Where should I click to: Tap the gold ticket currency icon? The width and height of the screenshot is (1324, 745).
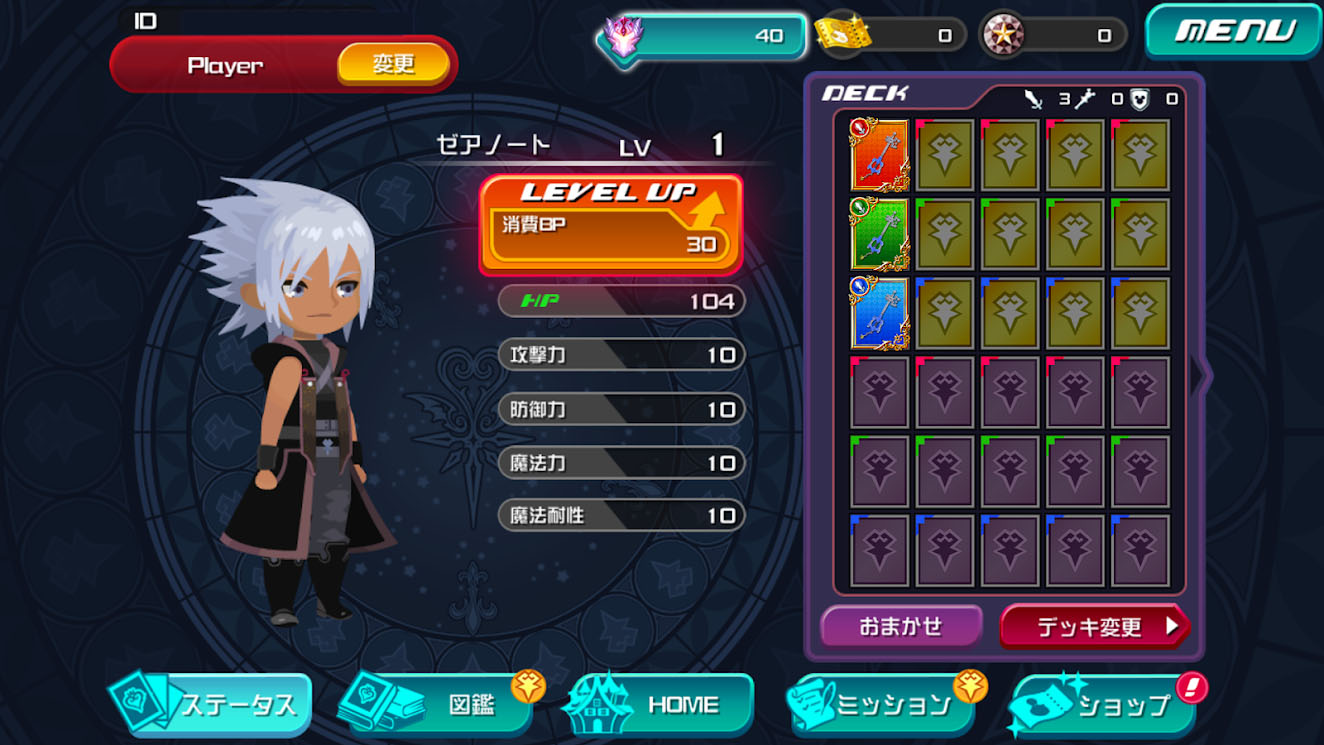coord(843,34)
